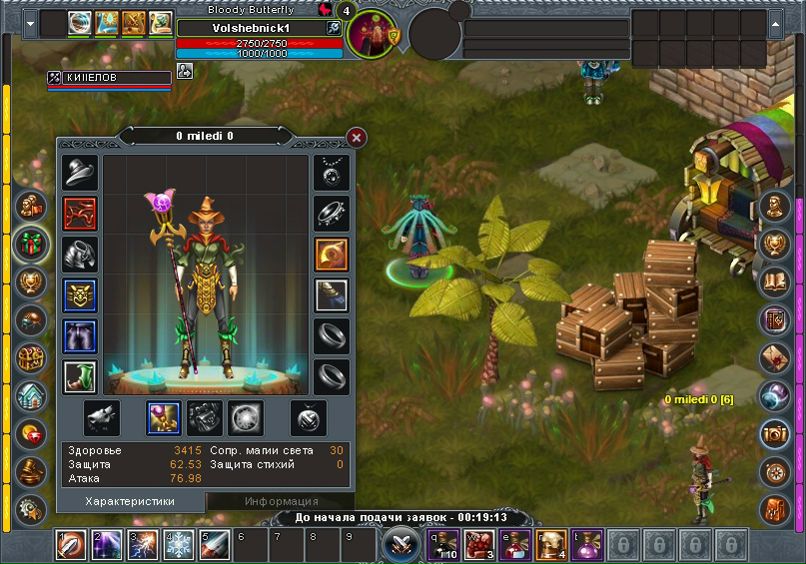Screen dimensions: 806x564
Task: Select the equipped staff weapon slot
Action: point(163,418)
